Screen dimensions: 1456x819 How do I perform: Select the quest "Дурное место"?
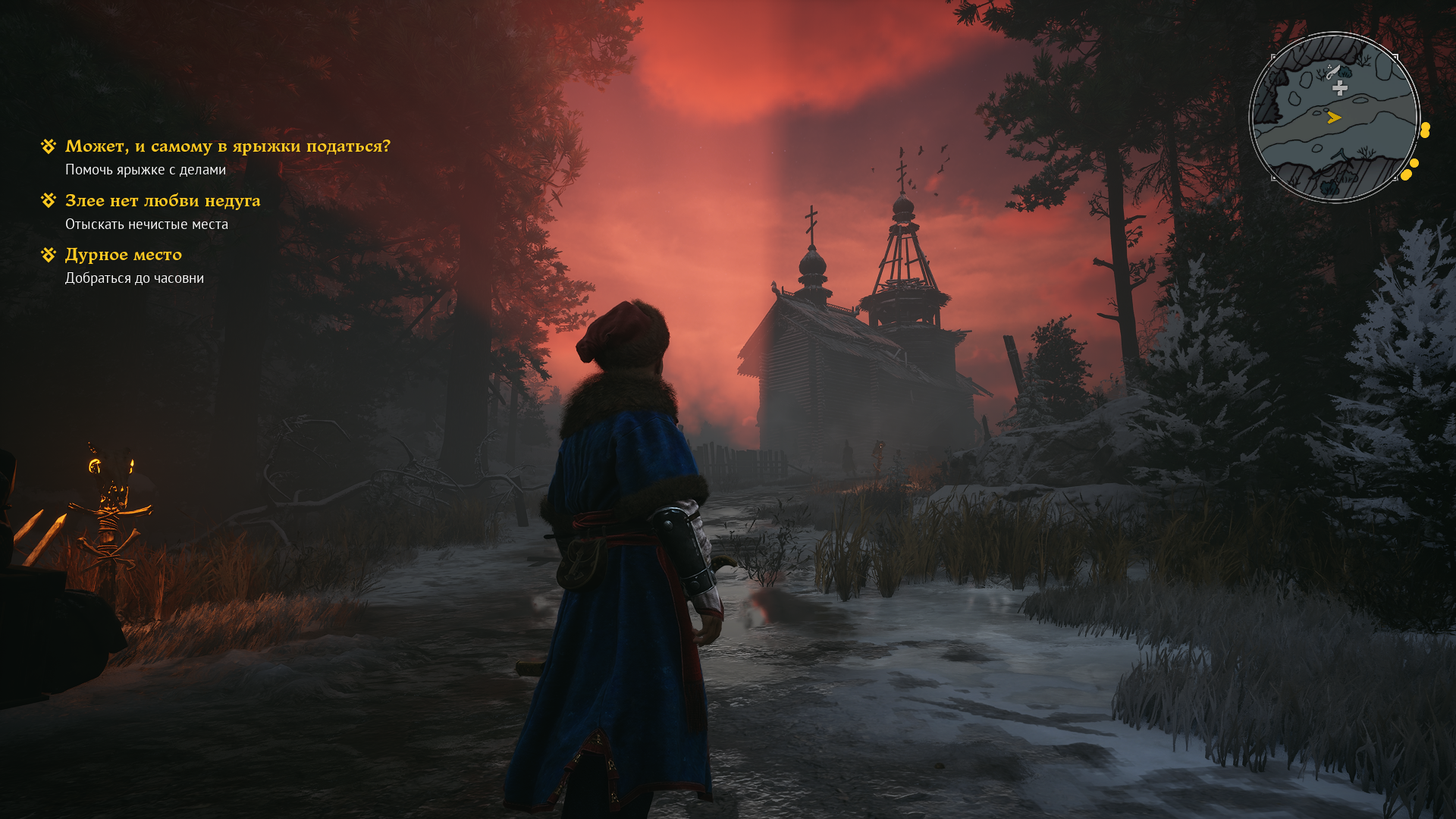point(123,255)
